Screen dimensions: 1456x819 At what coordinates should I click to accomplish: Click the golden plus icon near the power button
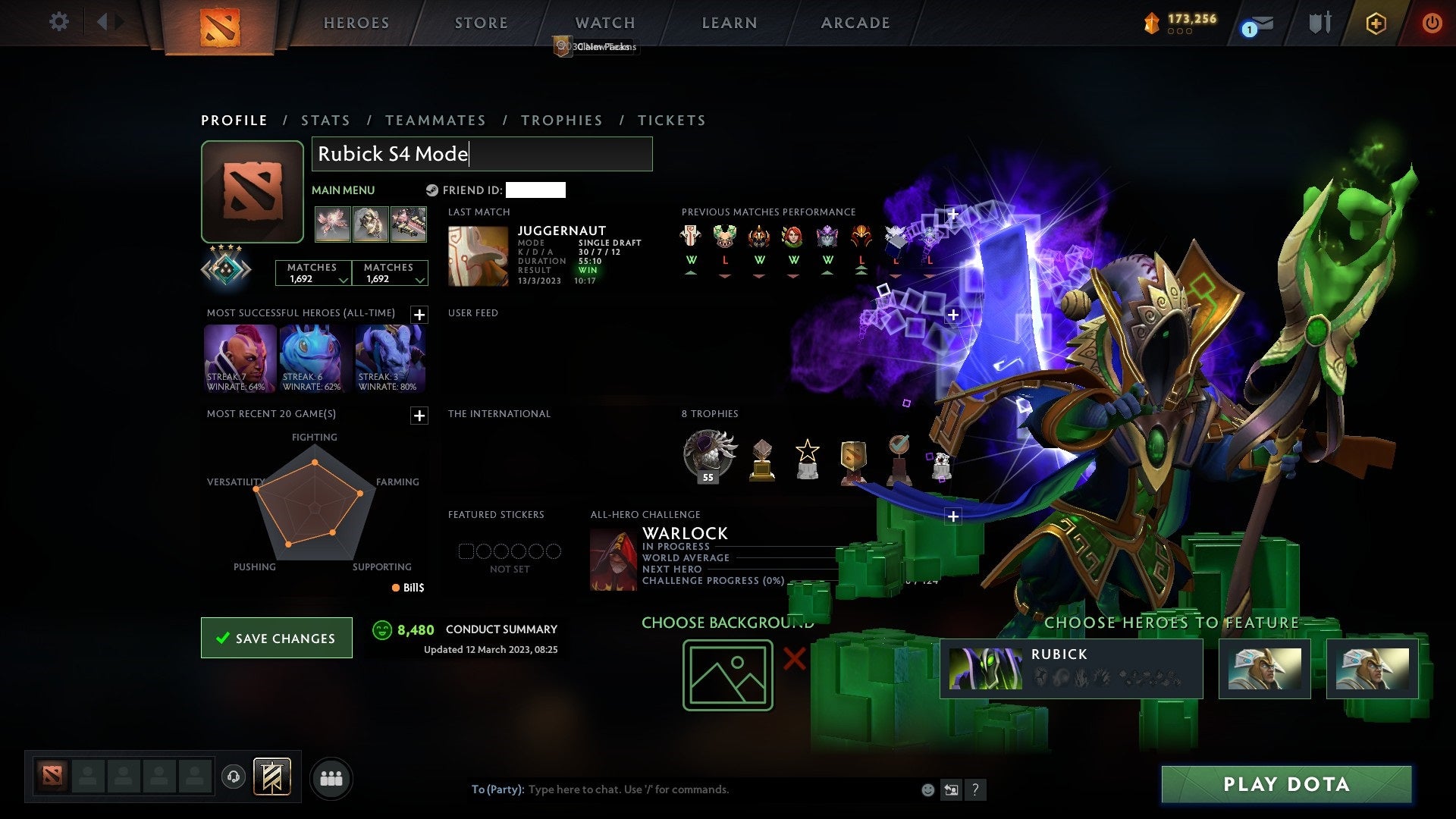[x=1376, y=24]
